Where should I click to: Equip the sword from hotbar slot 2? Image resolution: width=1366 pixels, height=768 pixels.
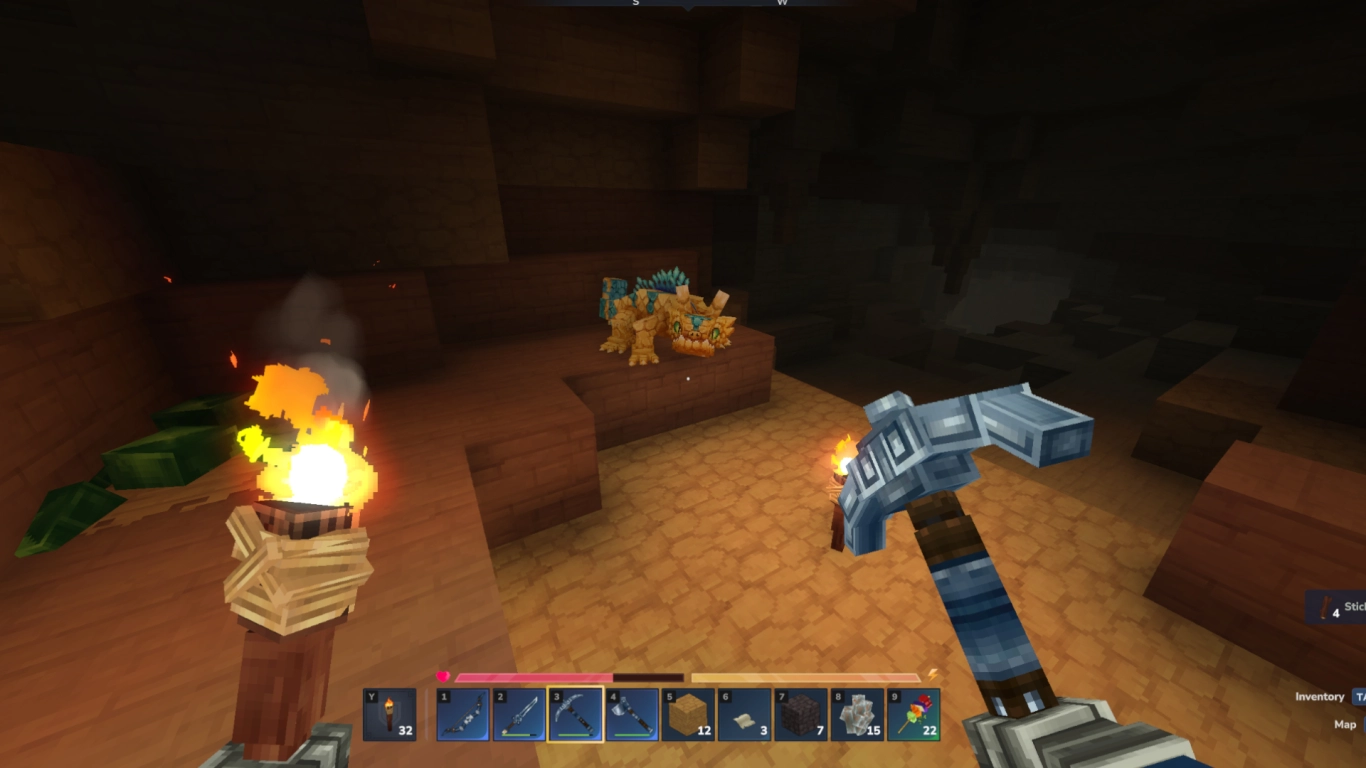(520, 715)
